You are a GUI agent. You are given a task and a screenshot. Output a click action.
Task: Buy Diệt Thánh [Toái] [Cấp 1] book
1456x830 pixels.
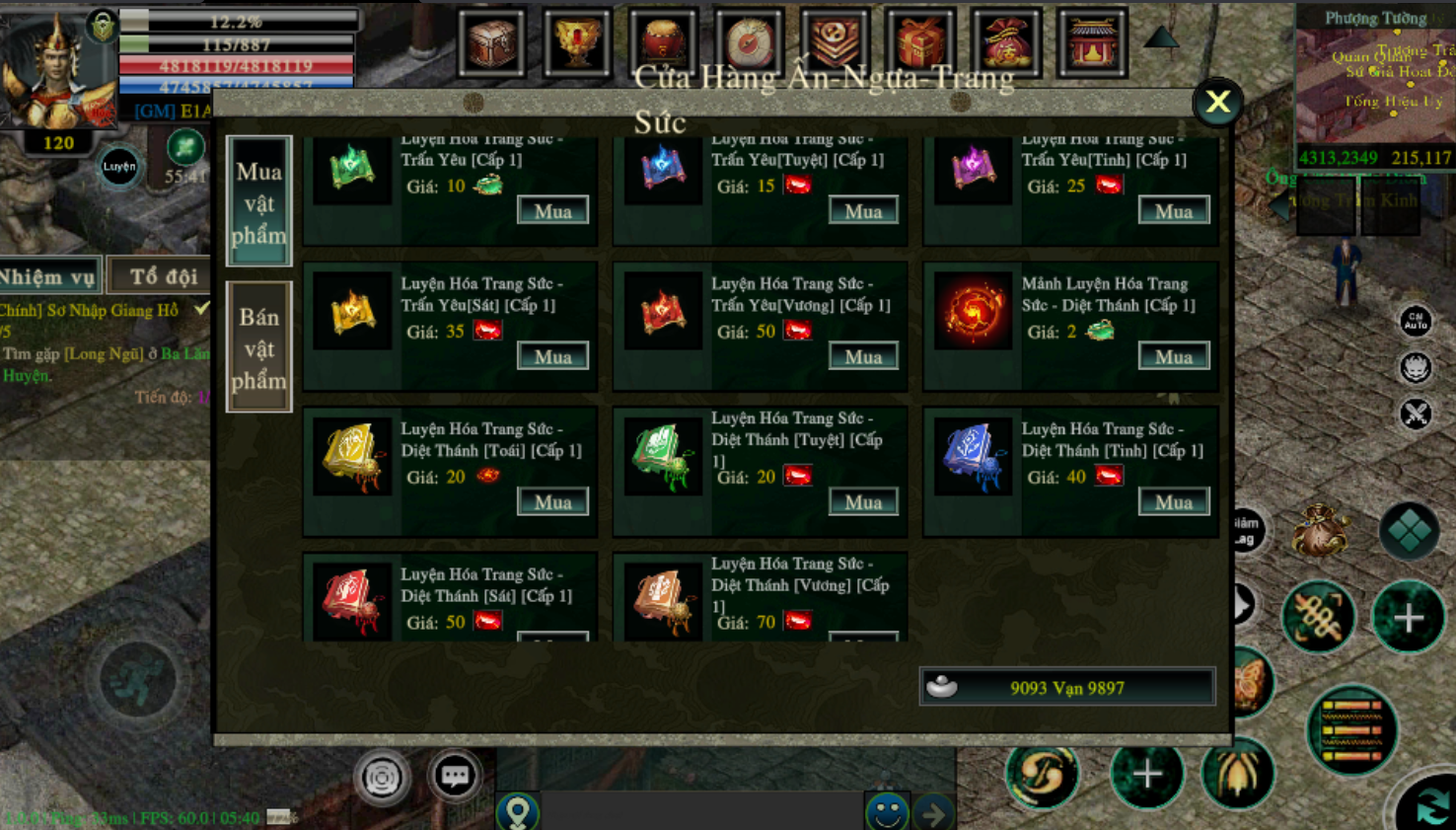click(552, 501)
